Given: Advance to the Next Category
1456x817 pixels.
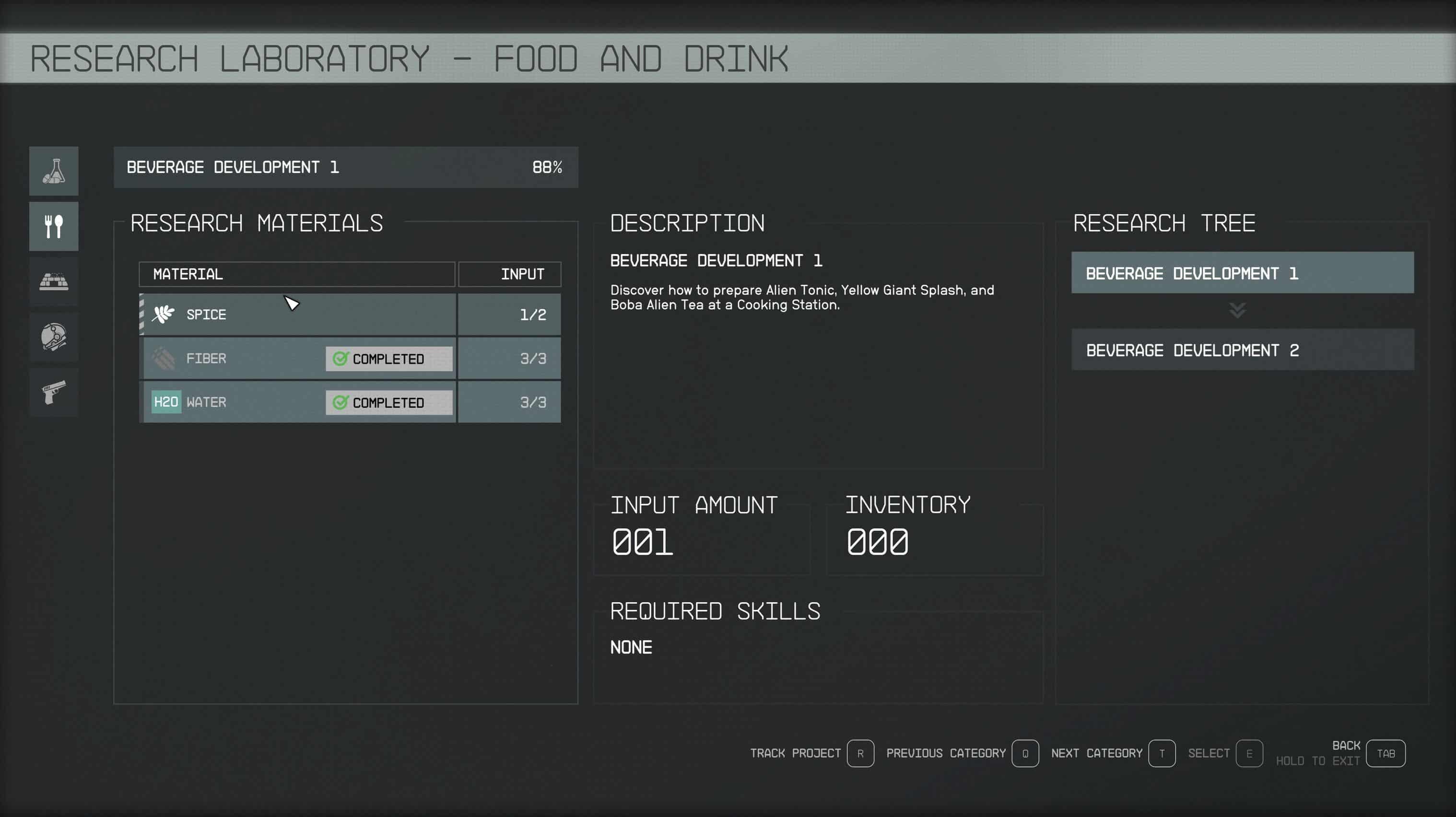Looking at the screenshot, I should (x=1162, y=753).
